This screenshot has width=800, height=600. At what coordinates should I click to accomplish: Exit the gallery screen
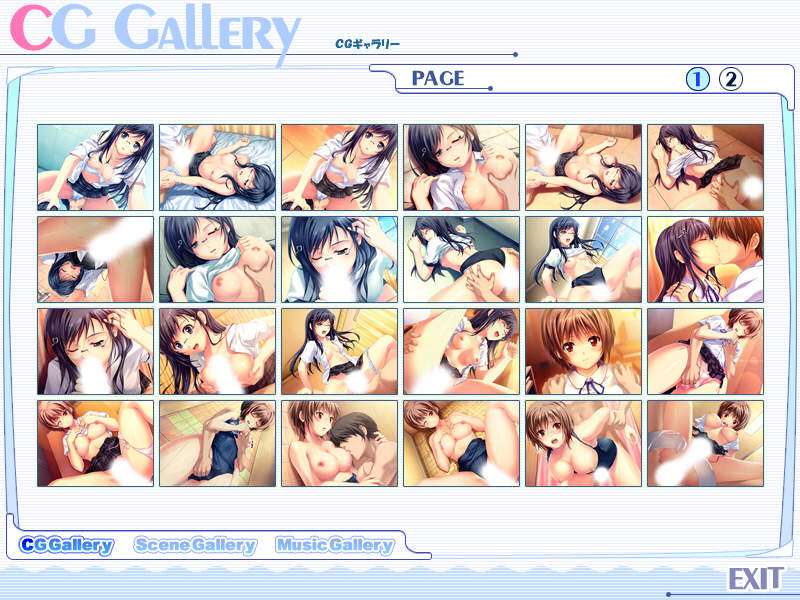pos(754,579)
